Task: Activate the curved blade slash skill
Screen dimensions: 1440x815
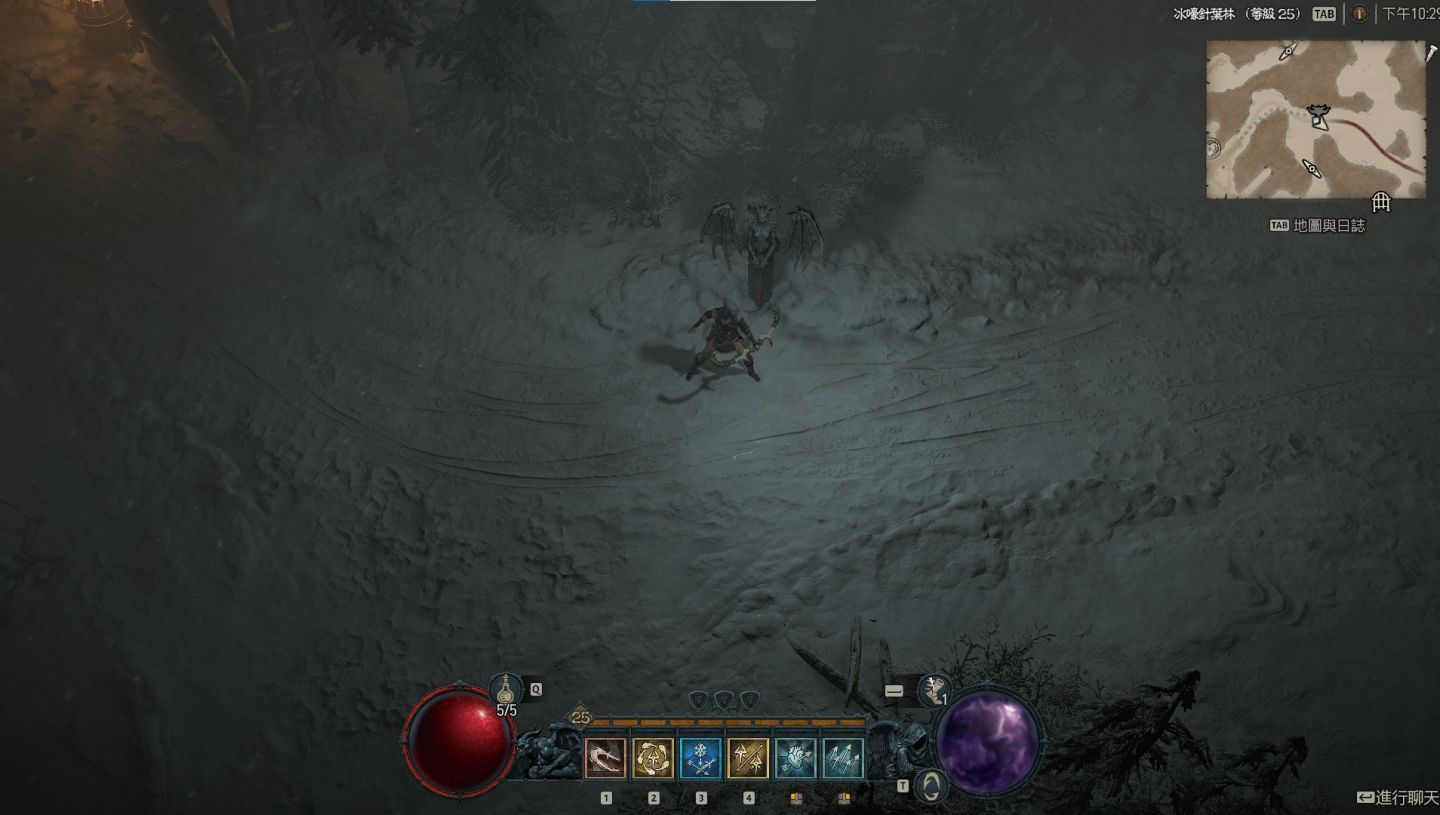Action: 605,758
